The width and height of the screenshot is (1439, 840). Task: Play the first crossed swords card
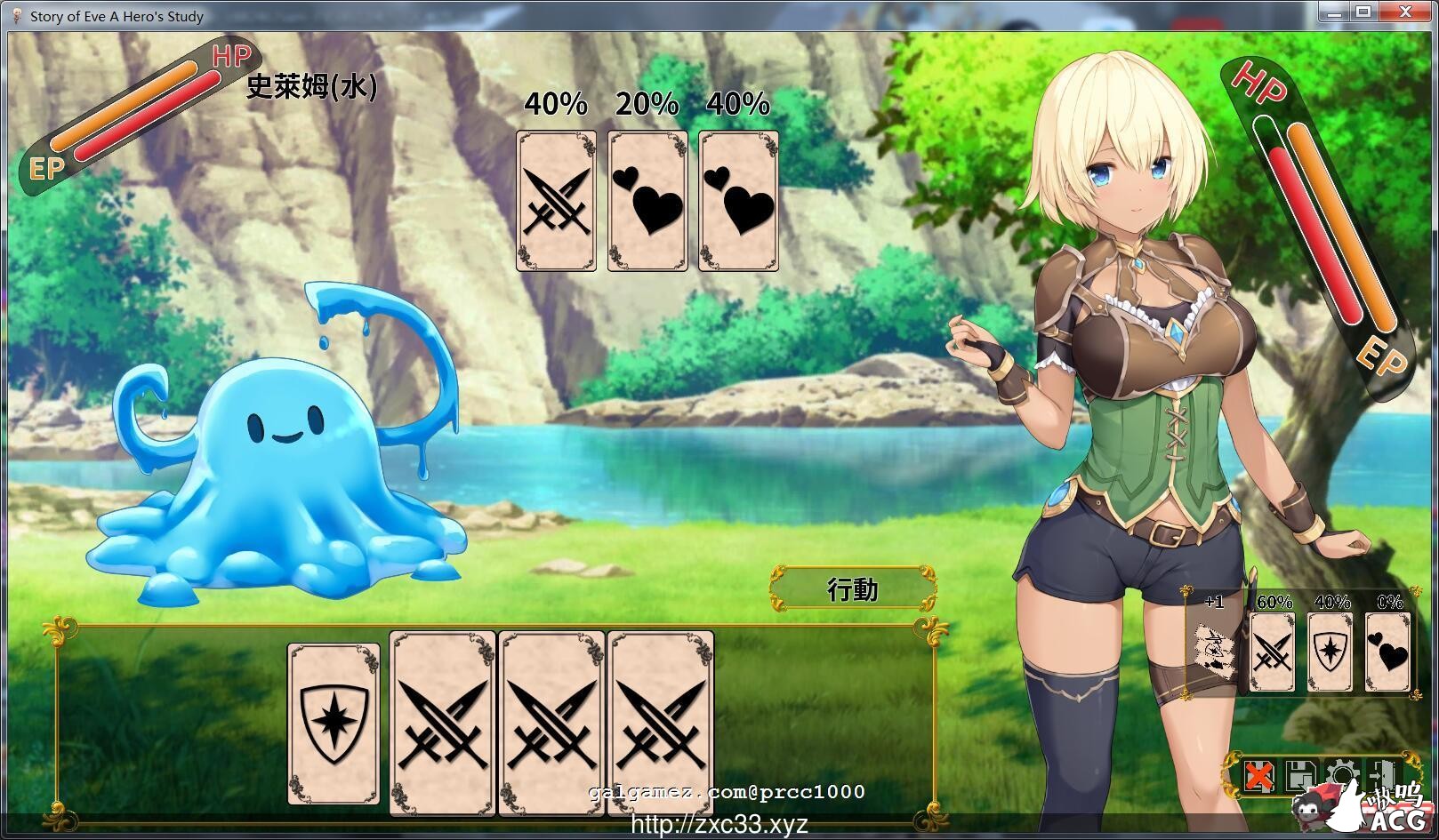coord(442,722)
